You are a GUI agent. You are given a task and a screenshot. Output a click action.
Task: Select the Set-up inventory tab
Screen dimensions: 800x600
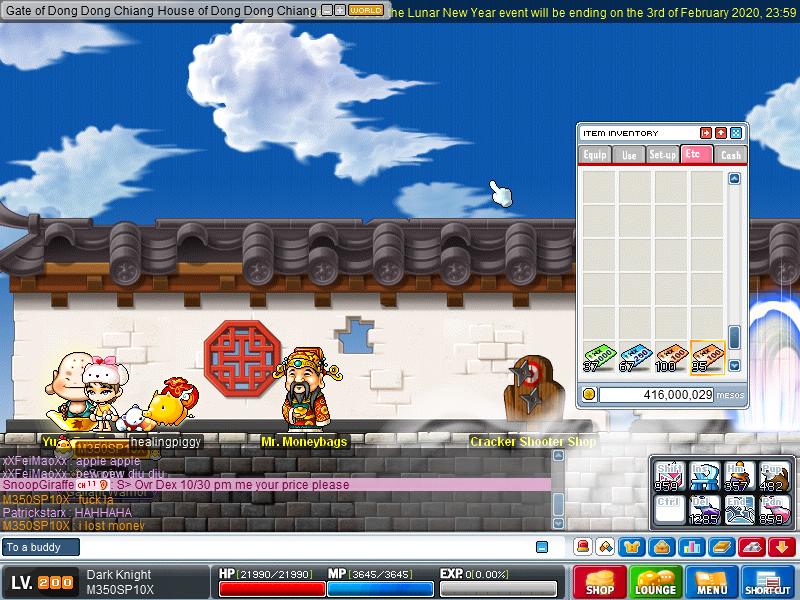662,155
